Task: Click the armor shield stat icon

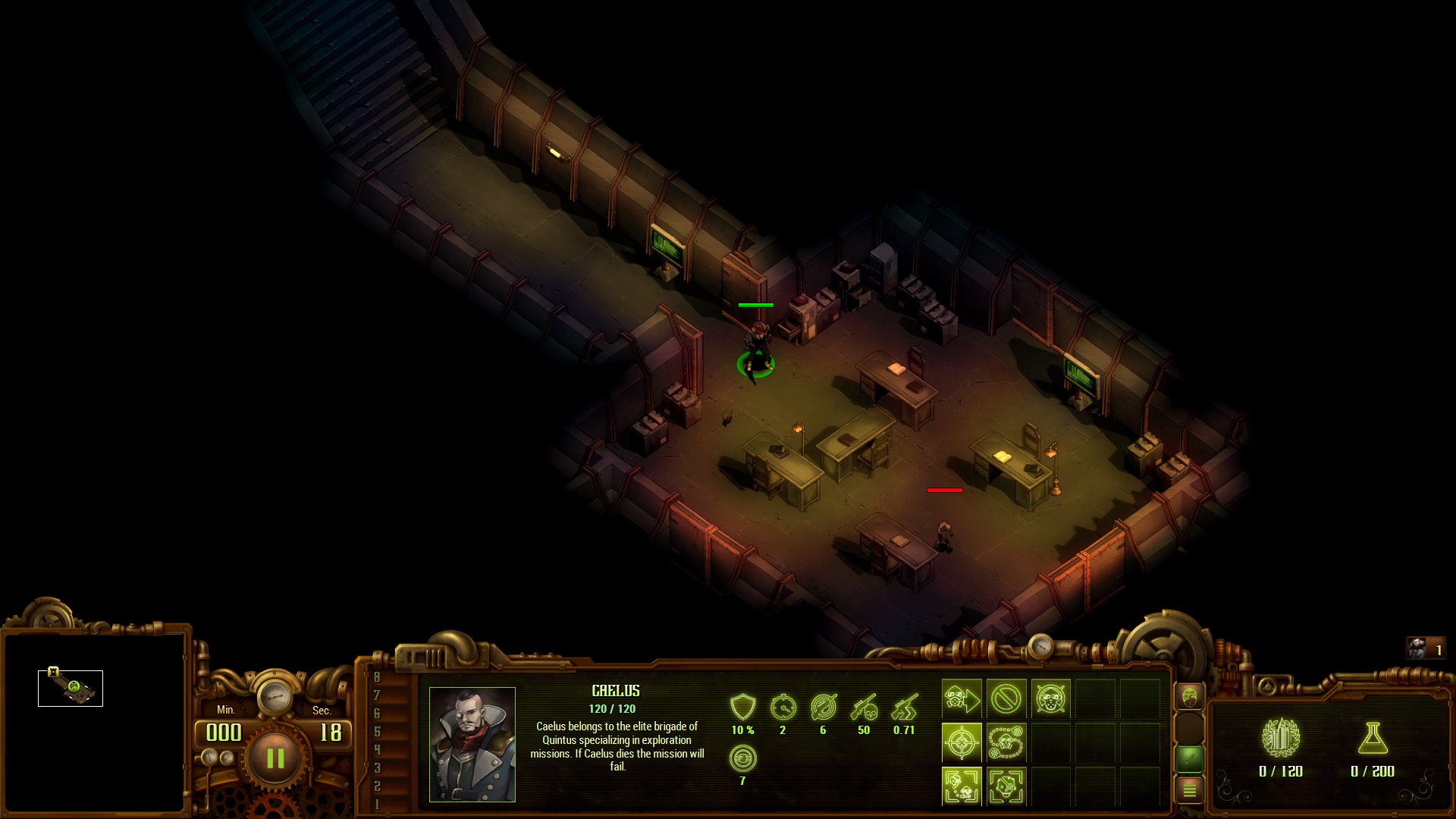Action: 742,708
